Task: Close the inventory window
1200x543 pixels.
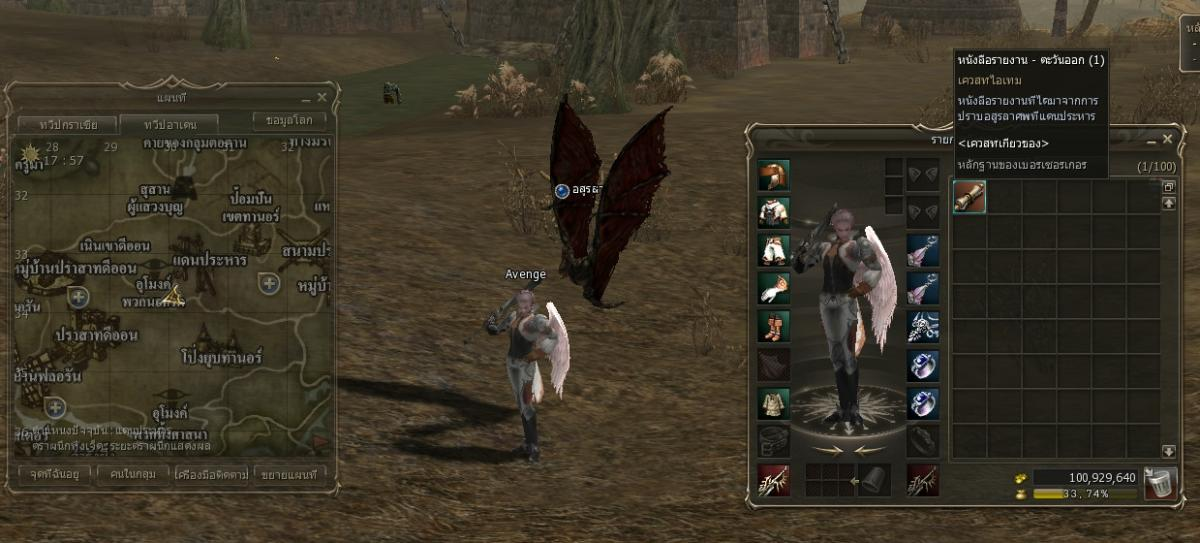Action: click(1167, 140)
